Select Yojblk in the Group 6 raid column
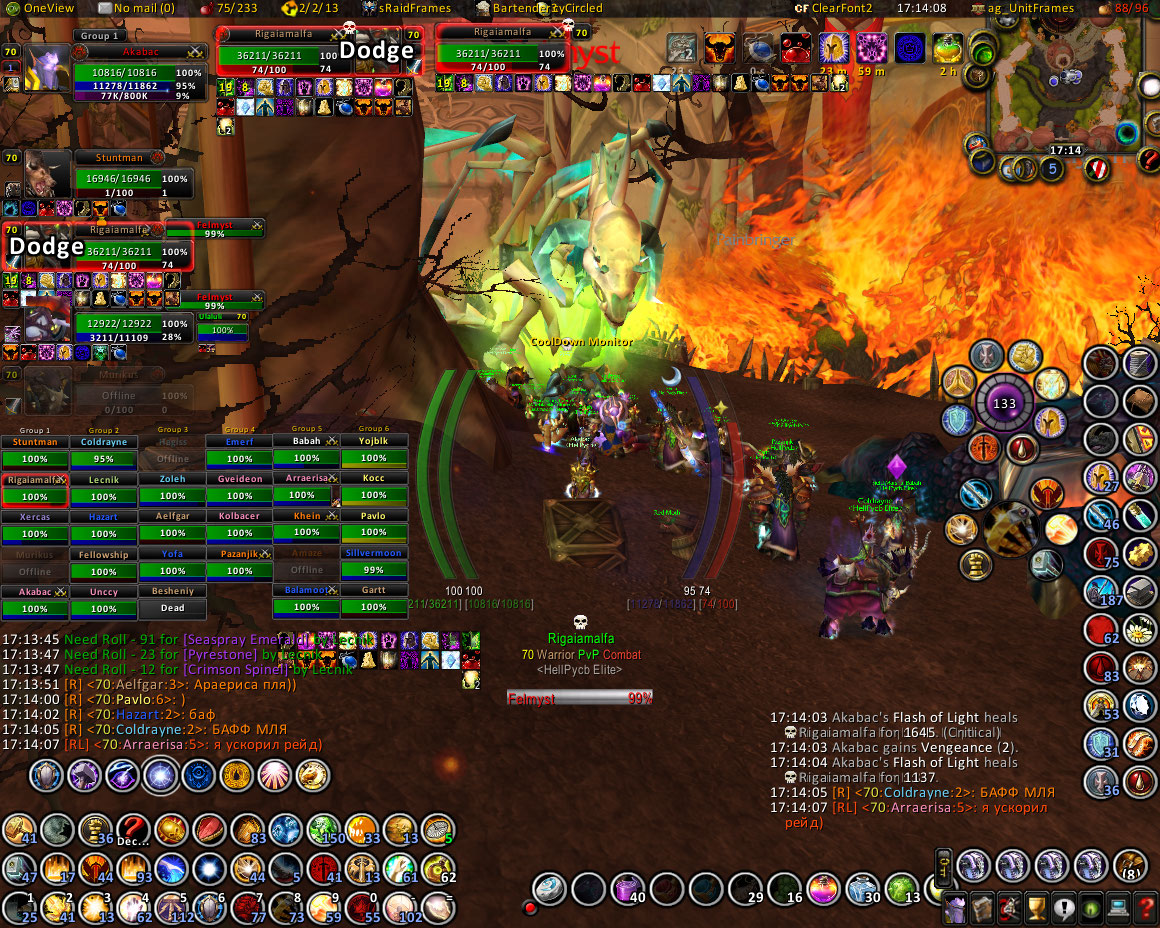 (x=374, y=451)
